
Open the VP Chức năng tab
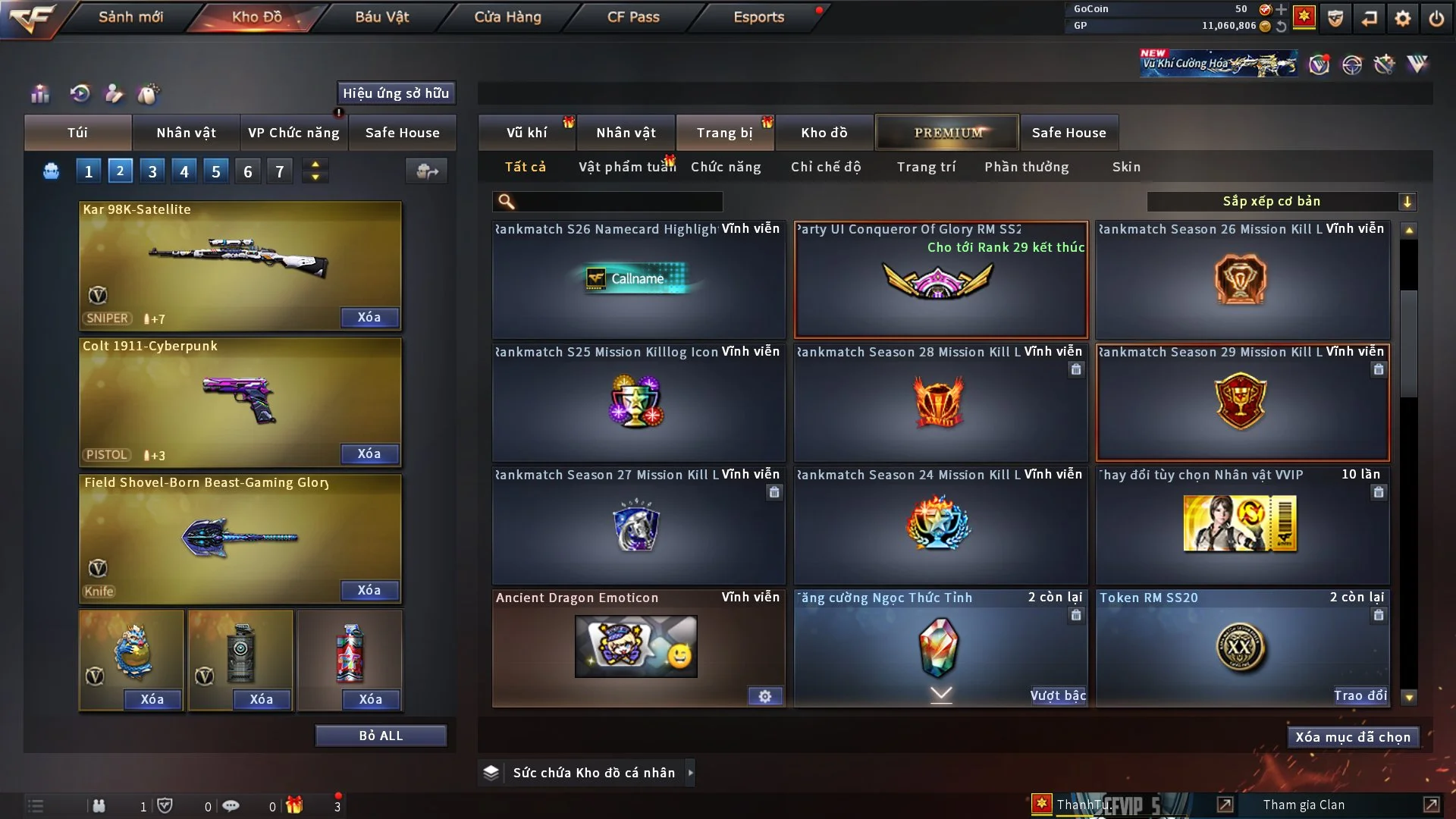click(293, 133)
